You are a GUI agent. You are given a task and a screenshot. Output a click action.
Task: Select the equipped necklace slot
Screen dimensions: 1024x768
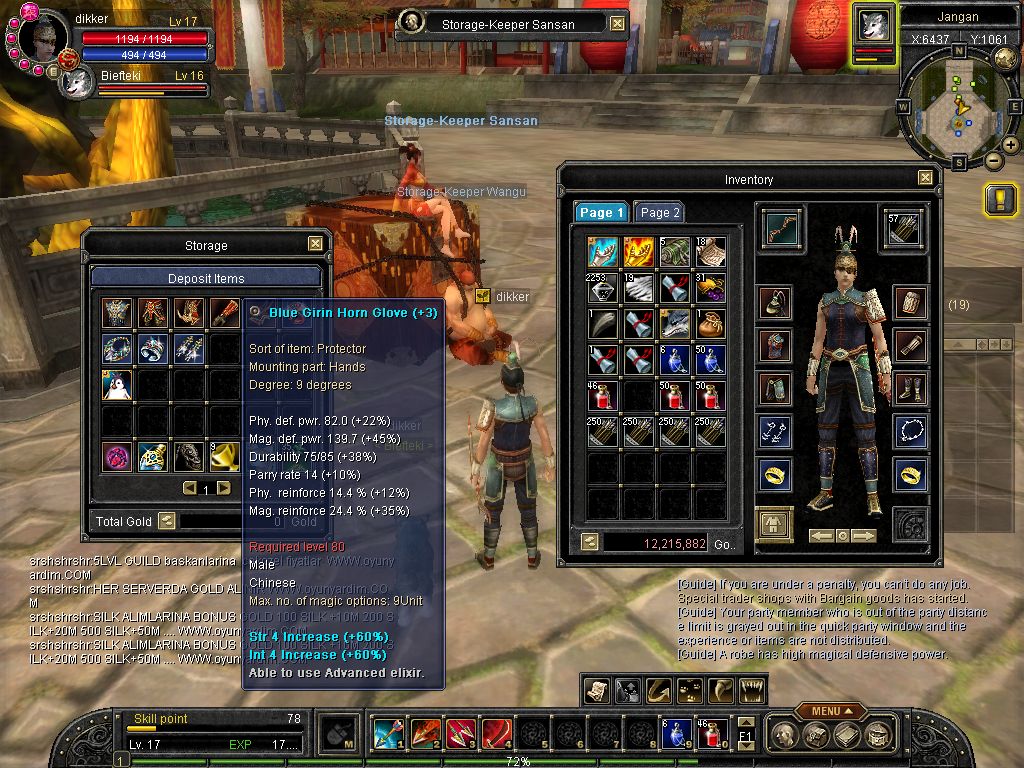point(910,432)
